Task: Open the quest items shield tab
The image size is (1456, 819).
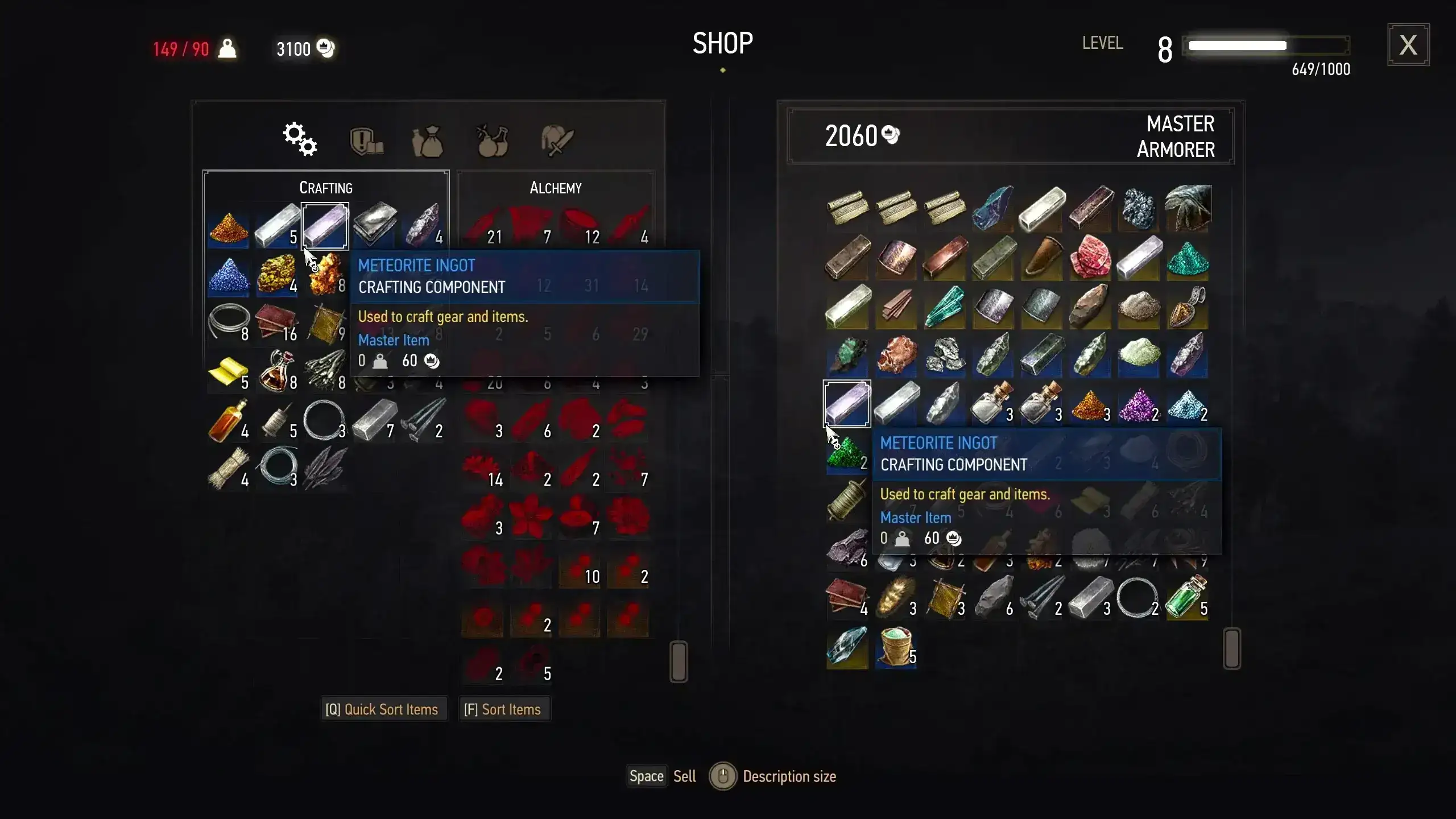Action: pos(366,141)
